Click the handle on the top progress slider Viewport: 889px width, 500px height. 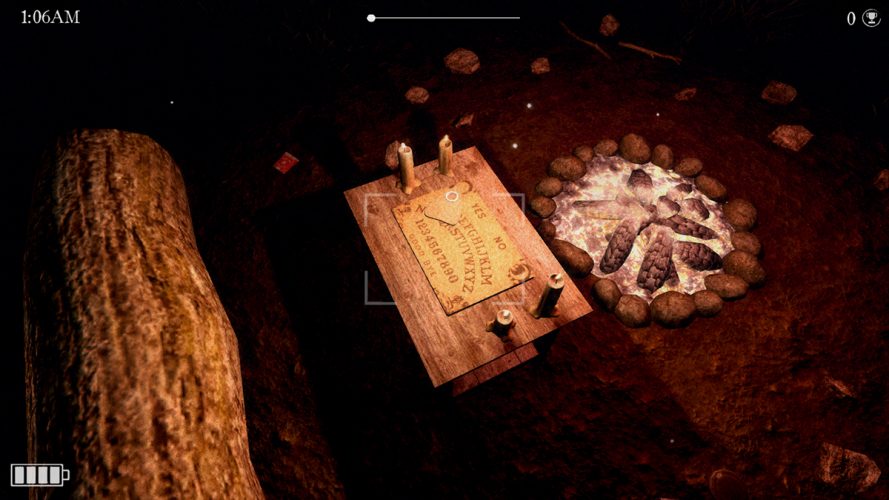[x=371, y=18]
